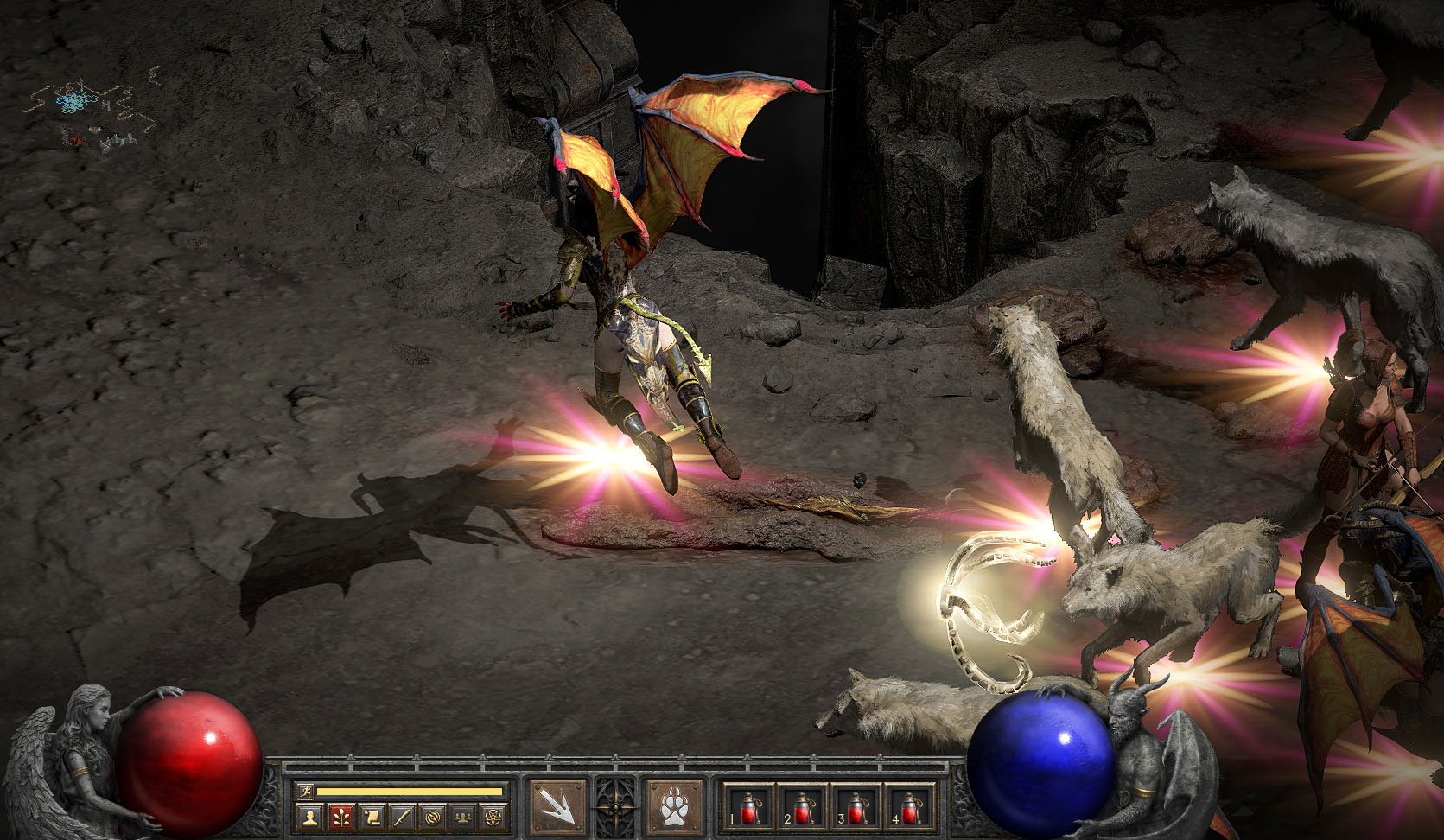
Task: Select the wolf paw right skill
Action: pyautogui.click(x=674, y=807)
